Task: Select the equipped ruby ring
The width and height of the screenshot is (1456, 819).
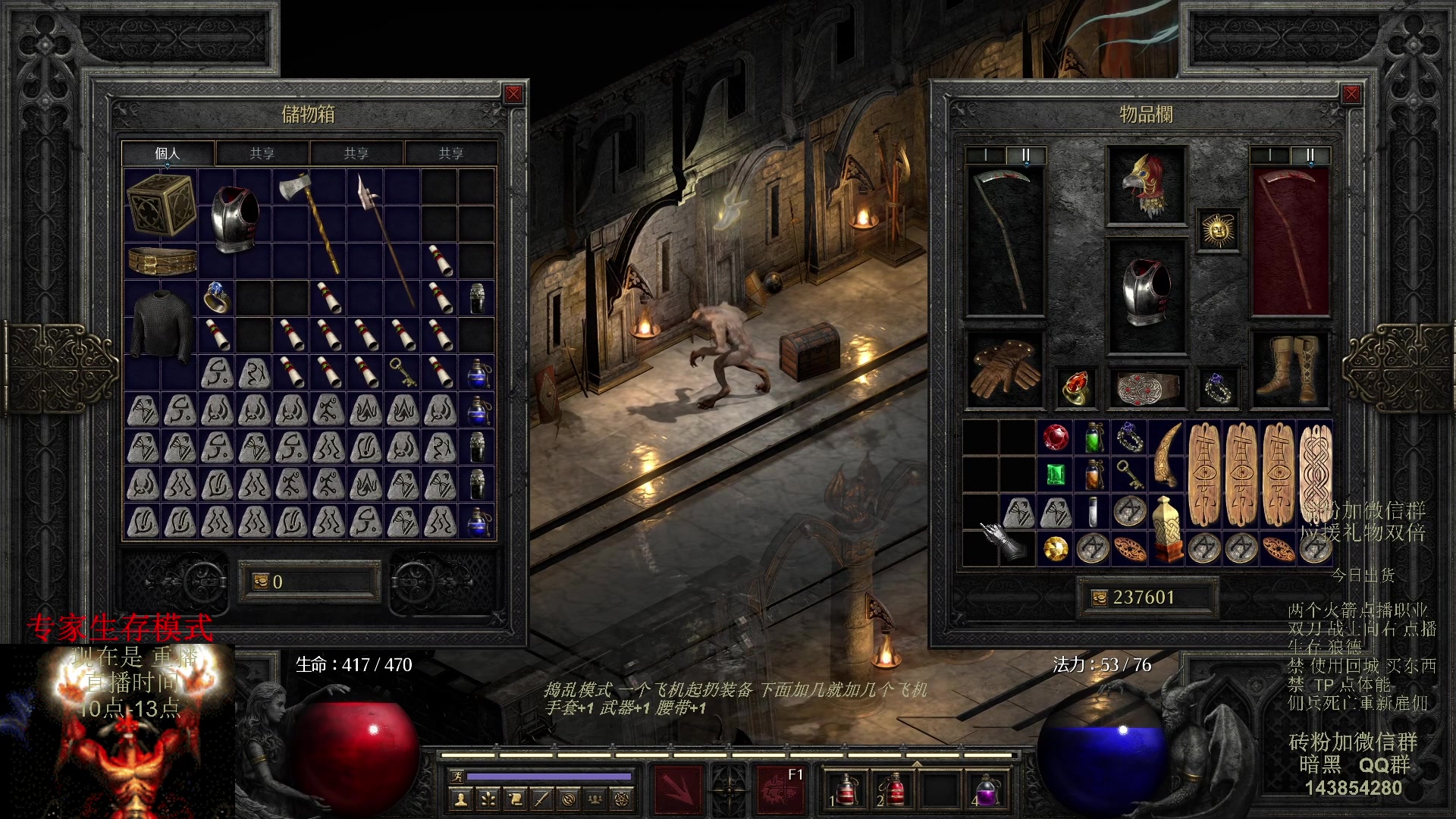Action: point(1075,388)
